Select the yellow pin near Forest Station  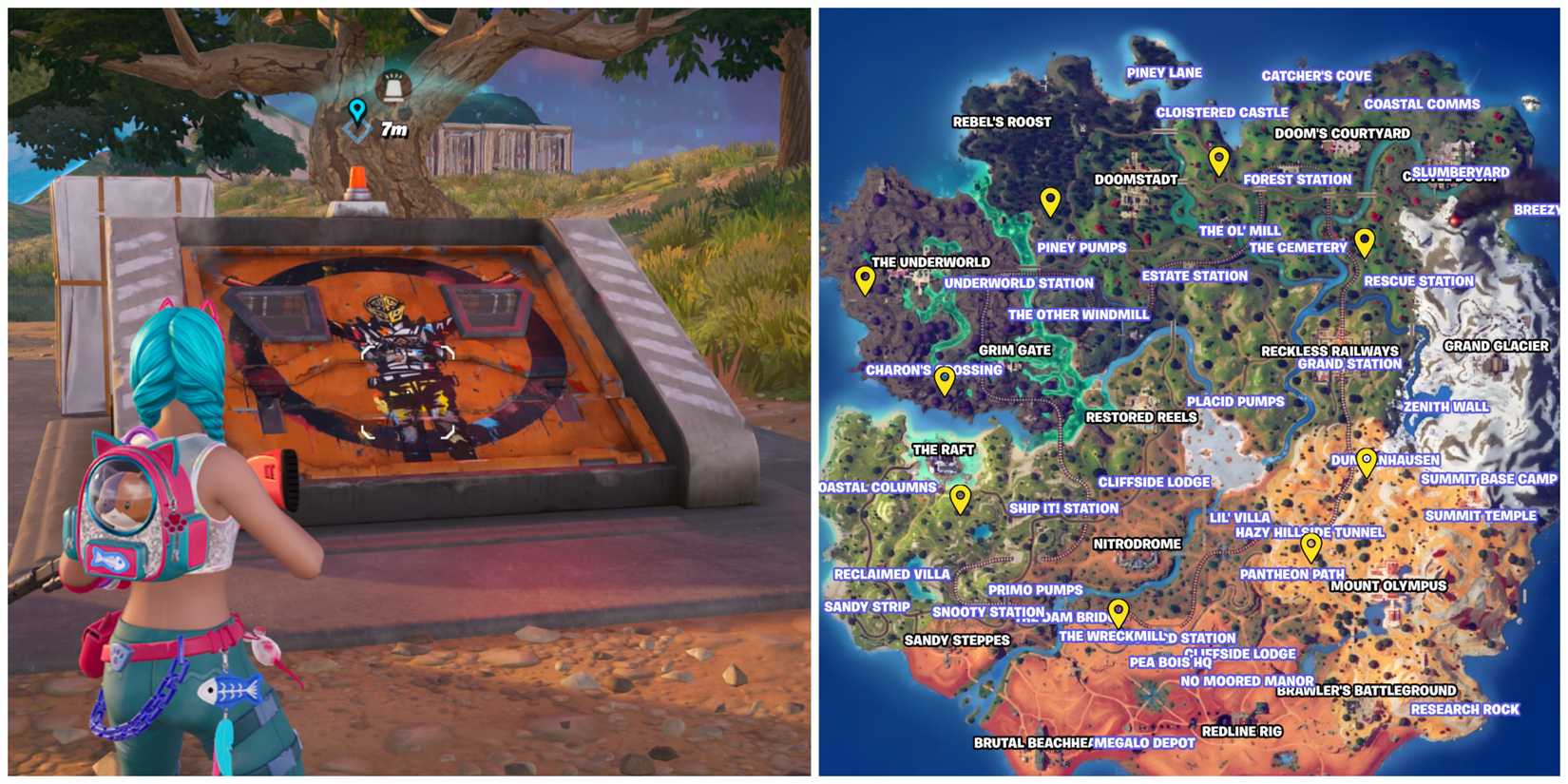point(1219,160)
